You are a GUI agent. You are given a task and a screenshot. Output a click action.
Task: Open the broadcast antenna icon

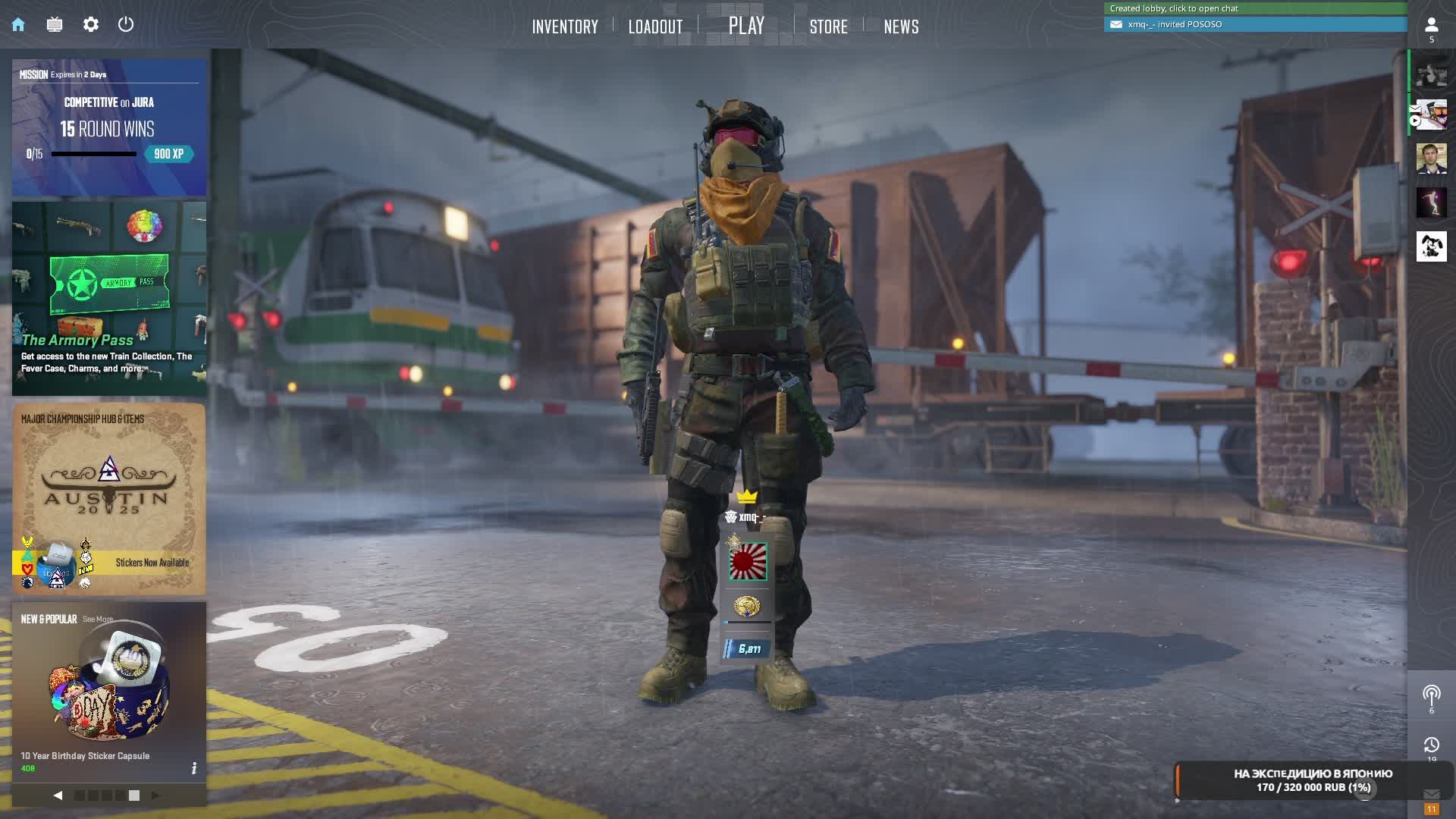click(1431, 695)
